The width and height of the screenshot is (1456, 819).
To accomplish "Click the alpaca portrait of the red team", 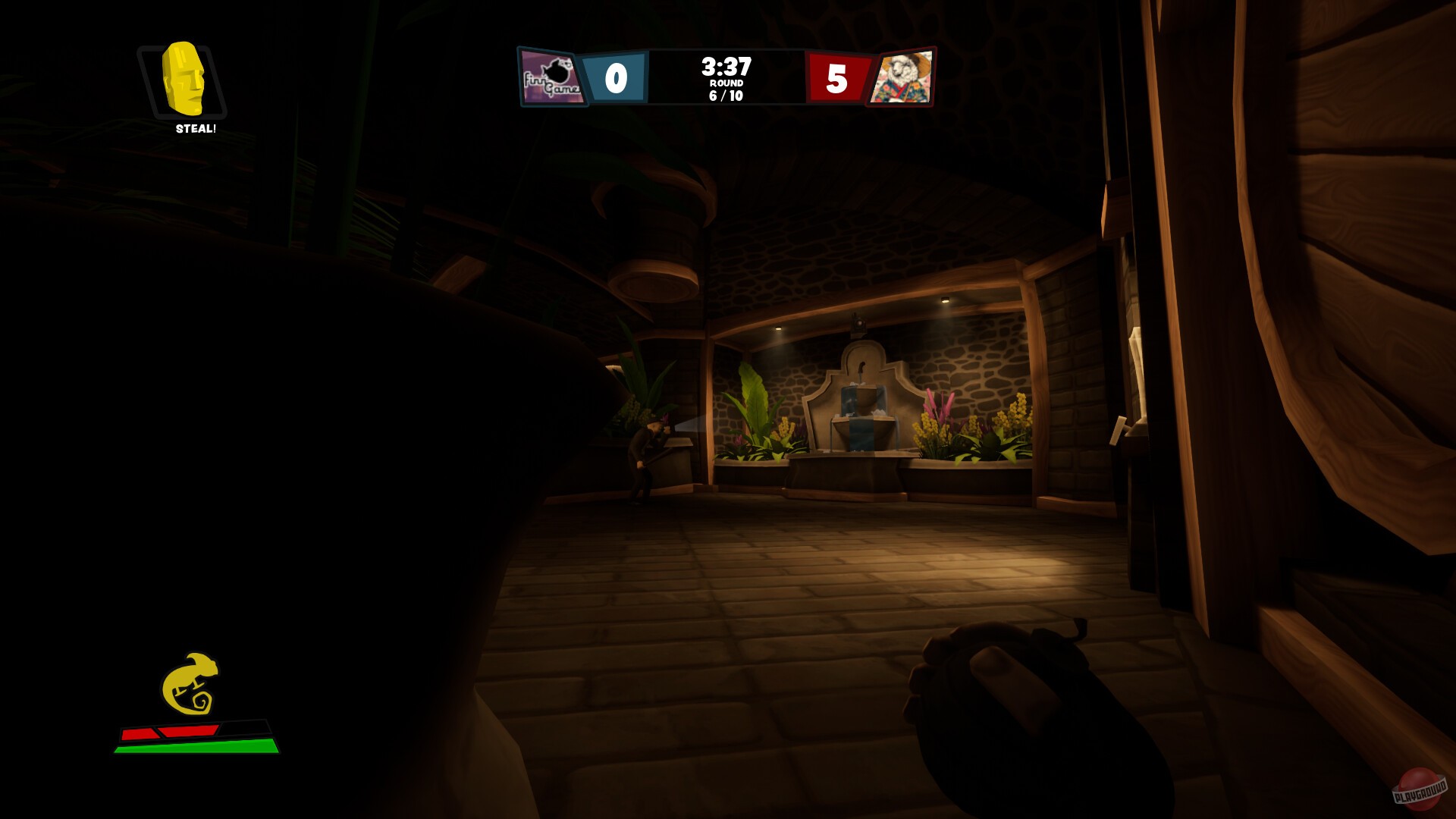I will coord(904,76).
